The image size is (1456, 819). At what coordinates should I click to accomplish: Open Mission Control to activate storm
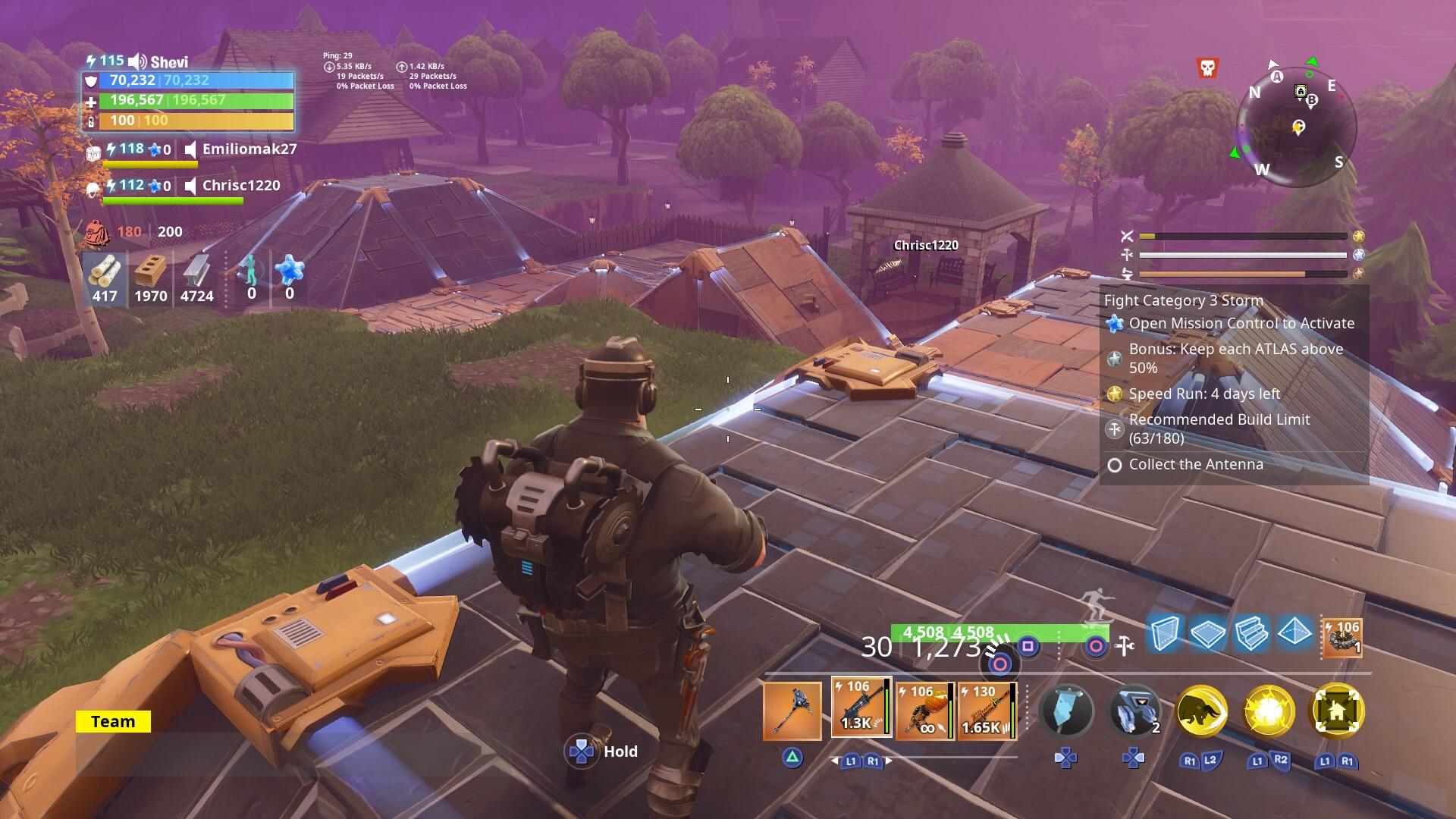click(1241, 322)
